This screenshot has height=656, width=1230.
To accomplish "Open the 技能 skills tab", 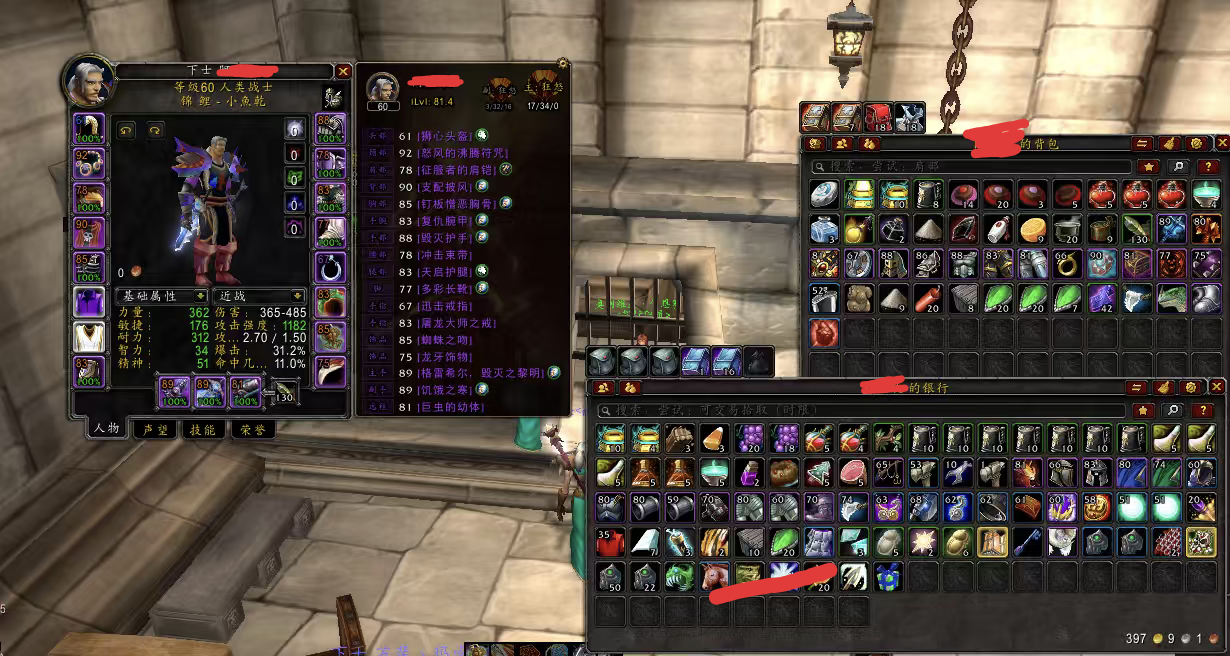I will tap(202, 429).
